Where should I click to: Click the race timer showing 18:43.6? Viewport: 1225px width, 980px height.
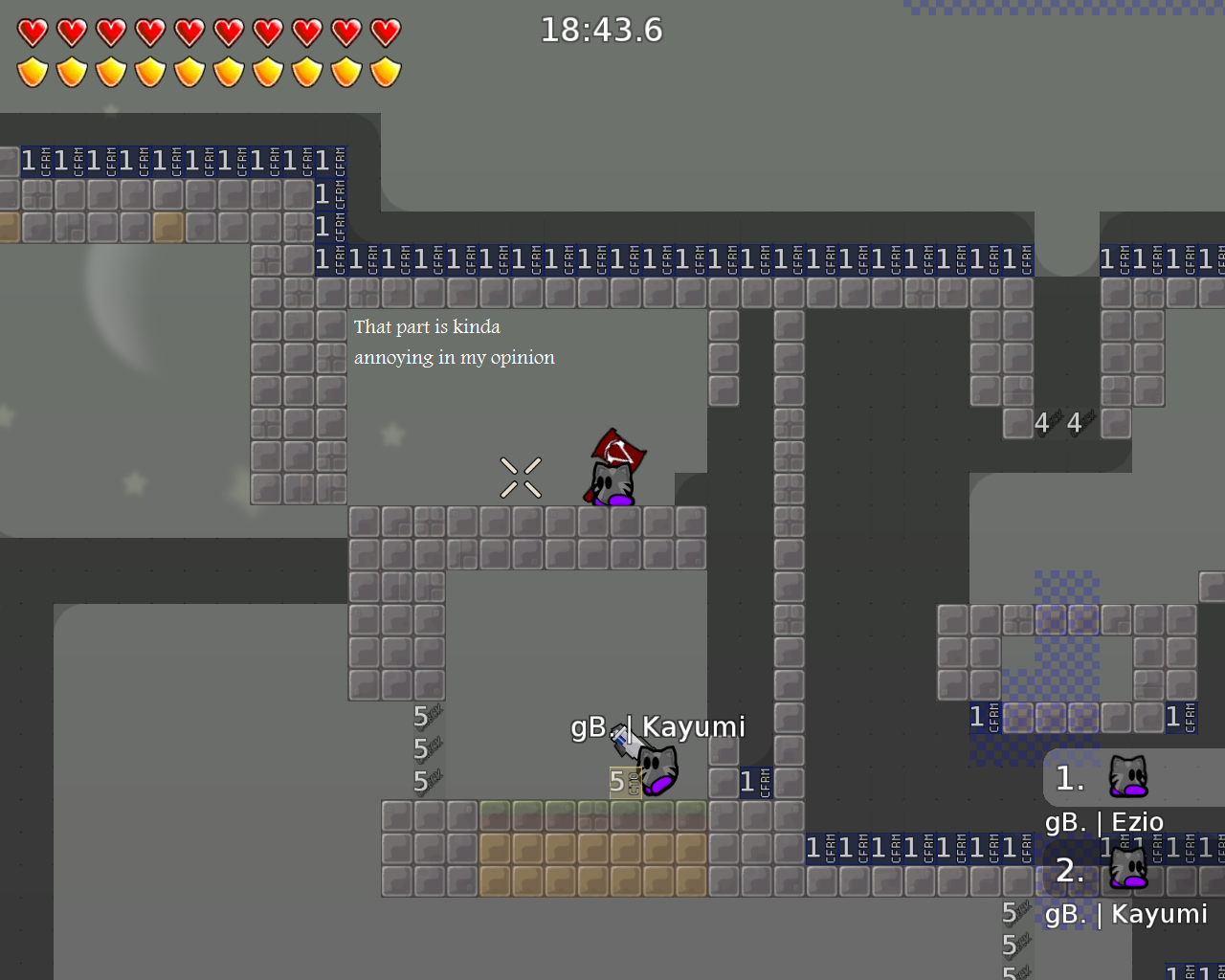point(602,30)
